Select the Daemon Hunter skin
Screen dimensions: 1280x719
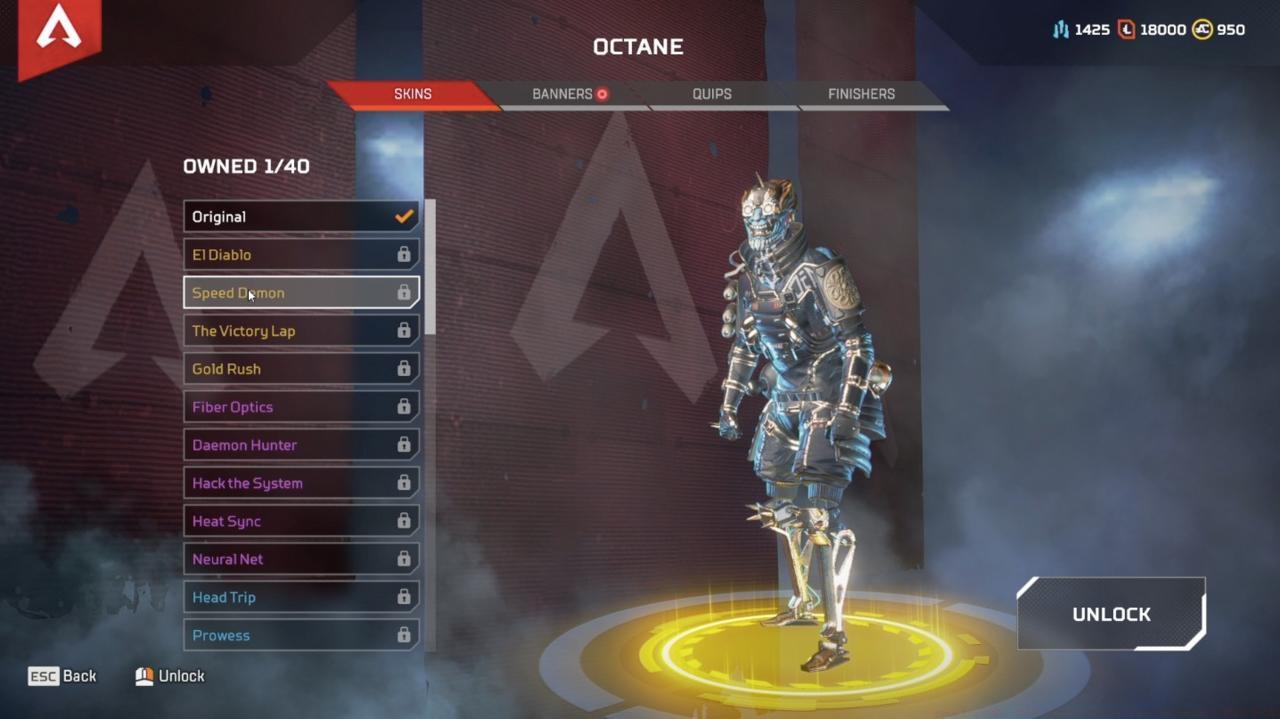tap(300, 445)
